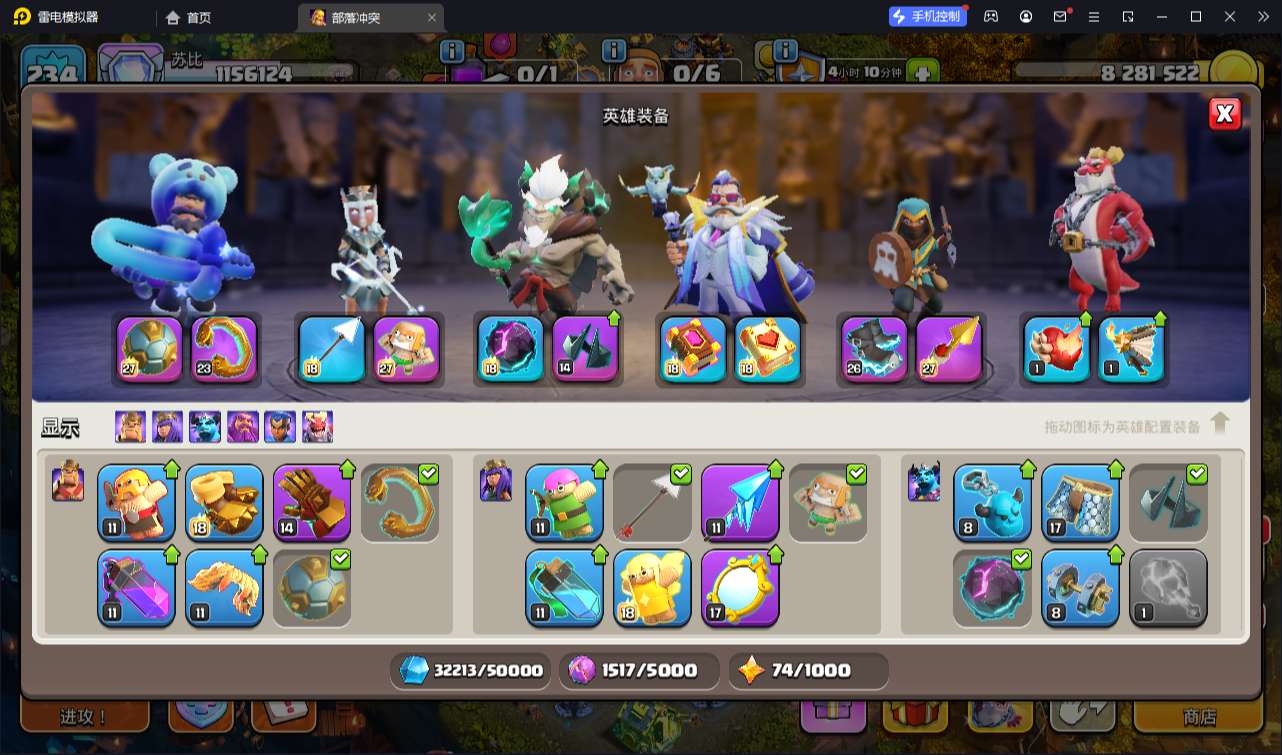
Task: Select the golden Magic Mirror equipment
Action: click(740, 587)
